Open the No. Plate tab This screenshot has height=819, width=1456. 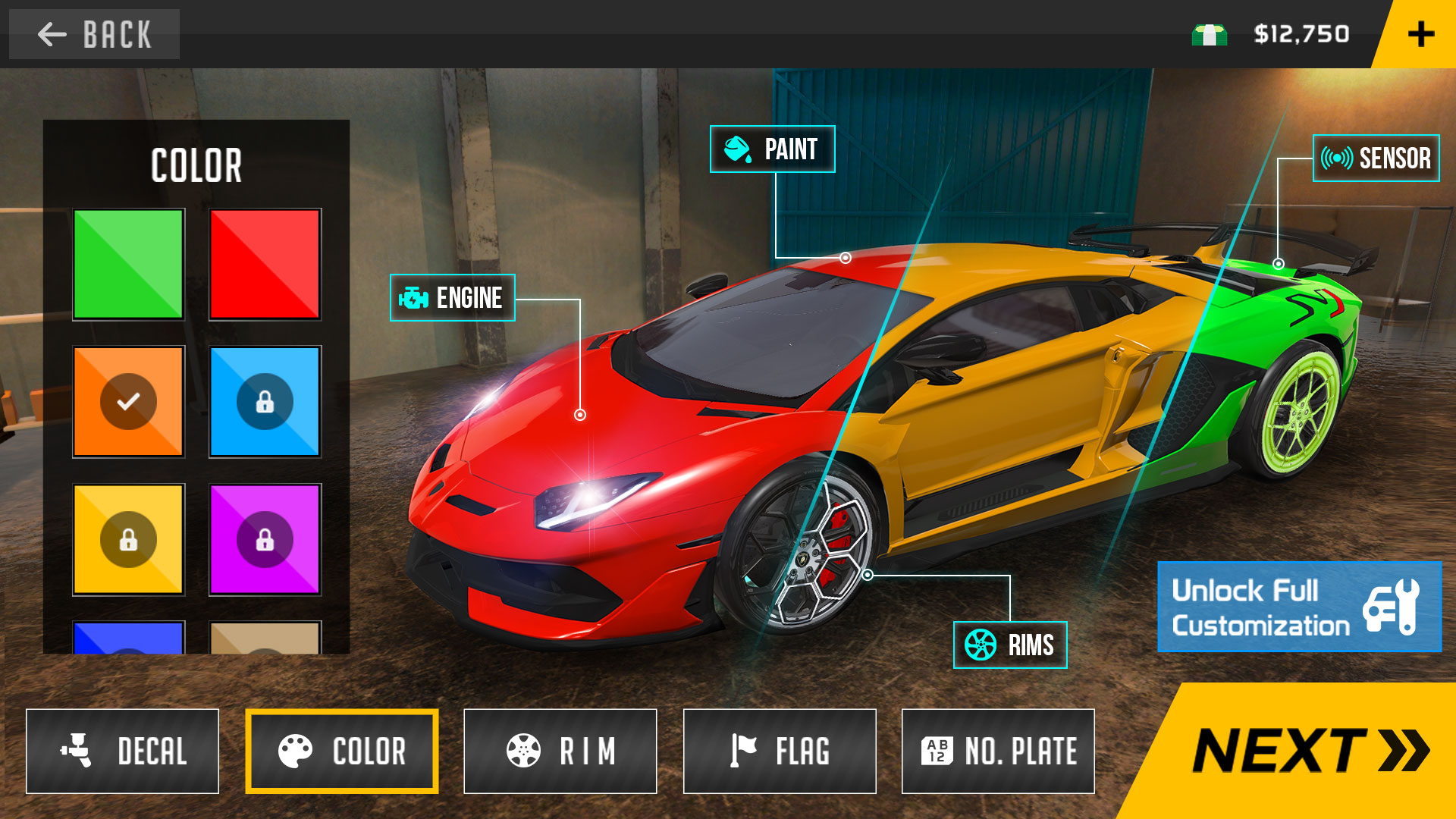click(x=998, y=751)
